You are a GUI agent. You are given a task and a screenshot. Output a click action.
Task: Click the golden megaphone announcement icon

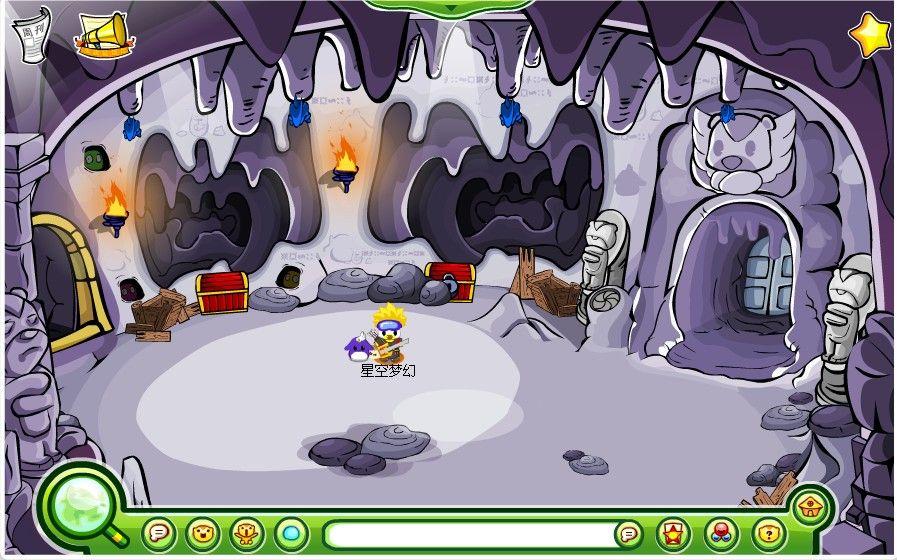coord(104,32)
